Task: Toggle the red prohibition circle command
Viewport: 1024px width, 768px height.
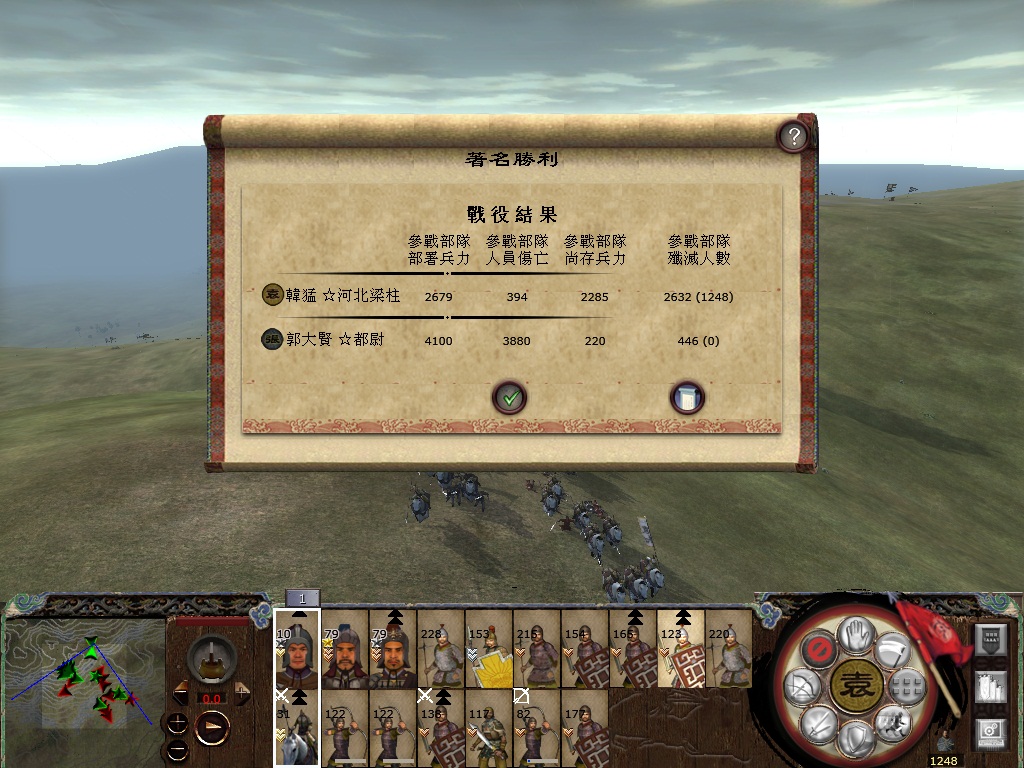Action: [x=818, y=648]
